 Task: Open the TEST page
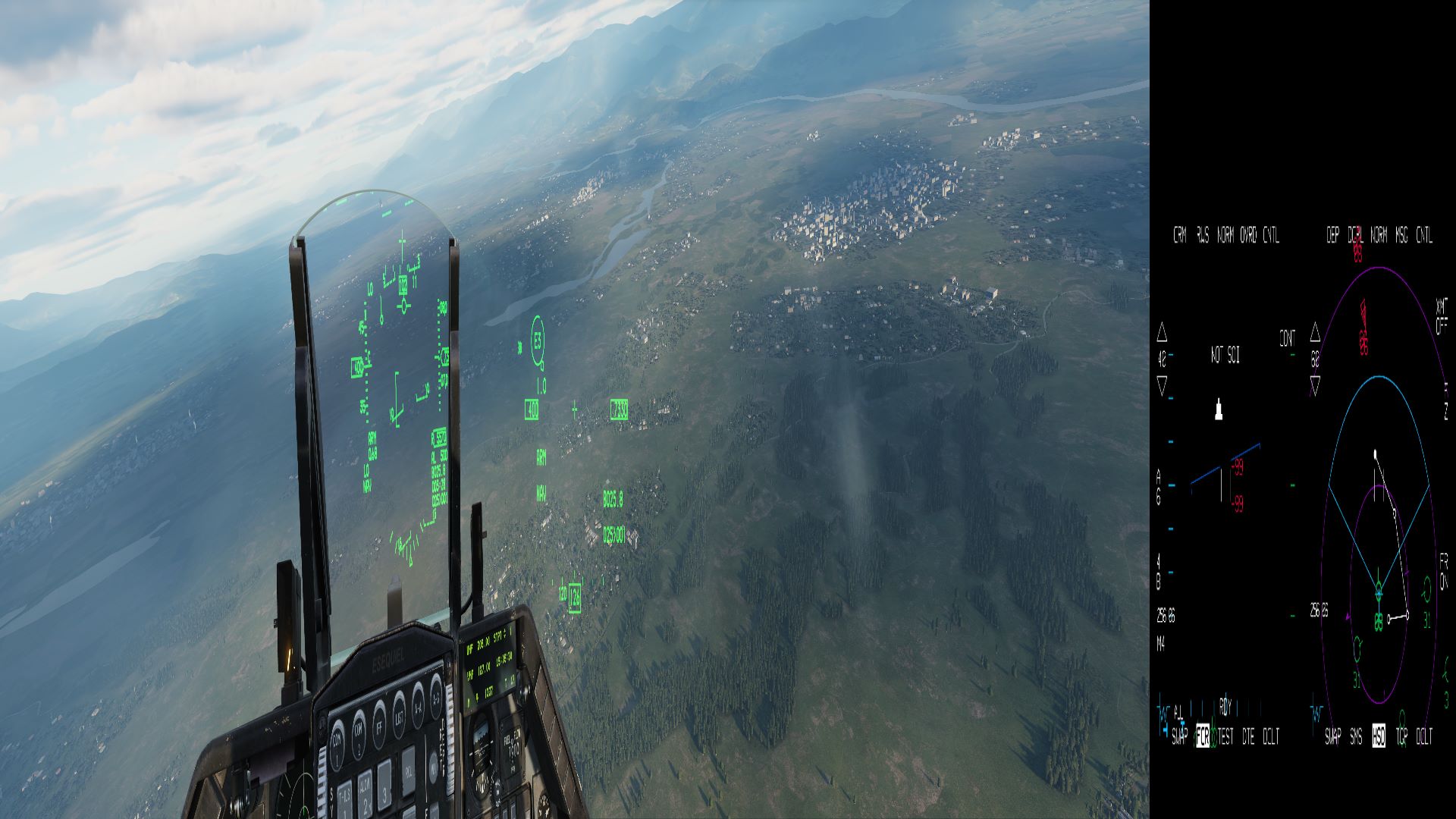tap(1225, 736)
